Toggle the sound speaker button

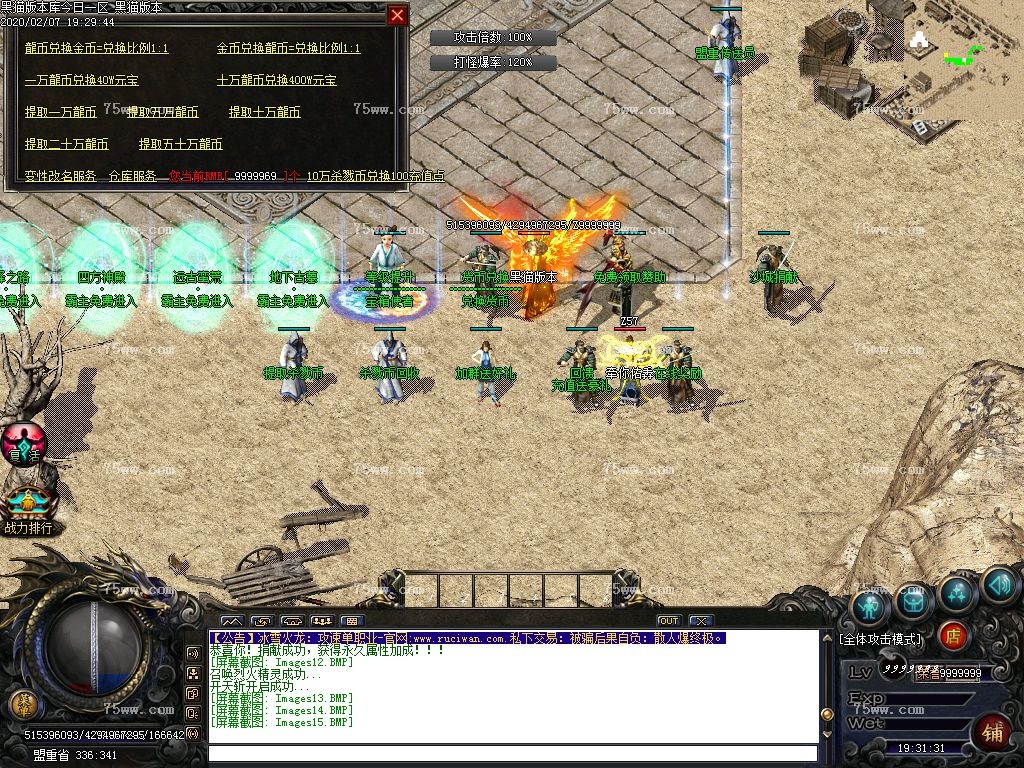tap(999, 585)
